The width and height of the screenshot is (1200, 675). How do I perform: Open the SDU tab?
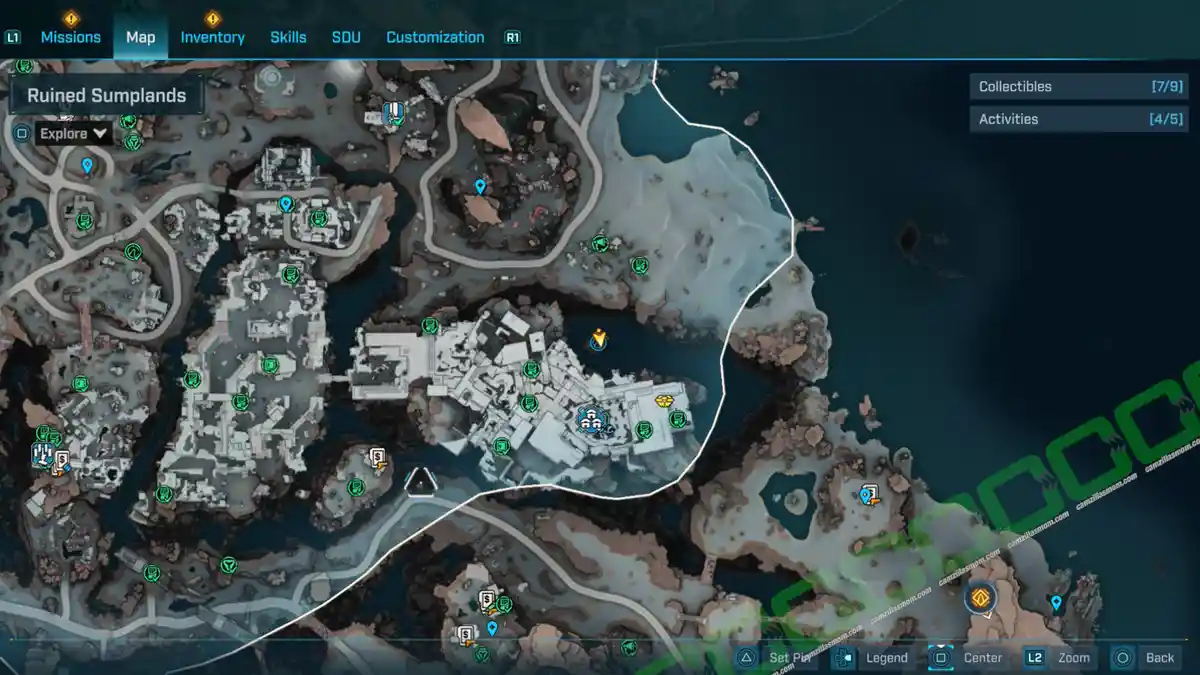346,37
